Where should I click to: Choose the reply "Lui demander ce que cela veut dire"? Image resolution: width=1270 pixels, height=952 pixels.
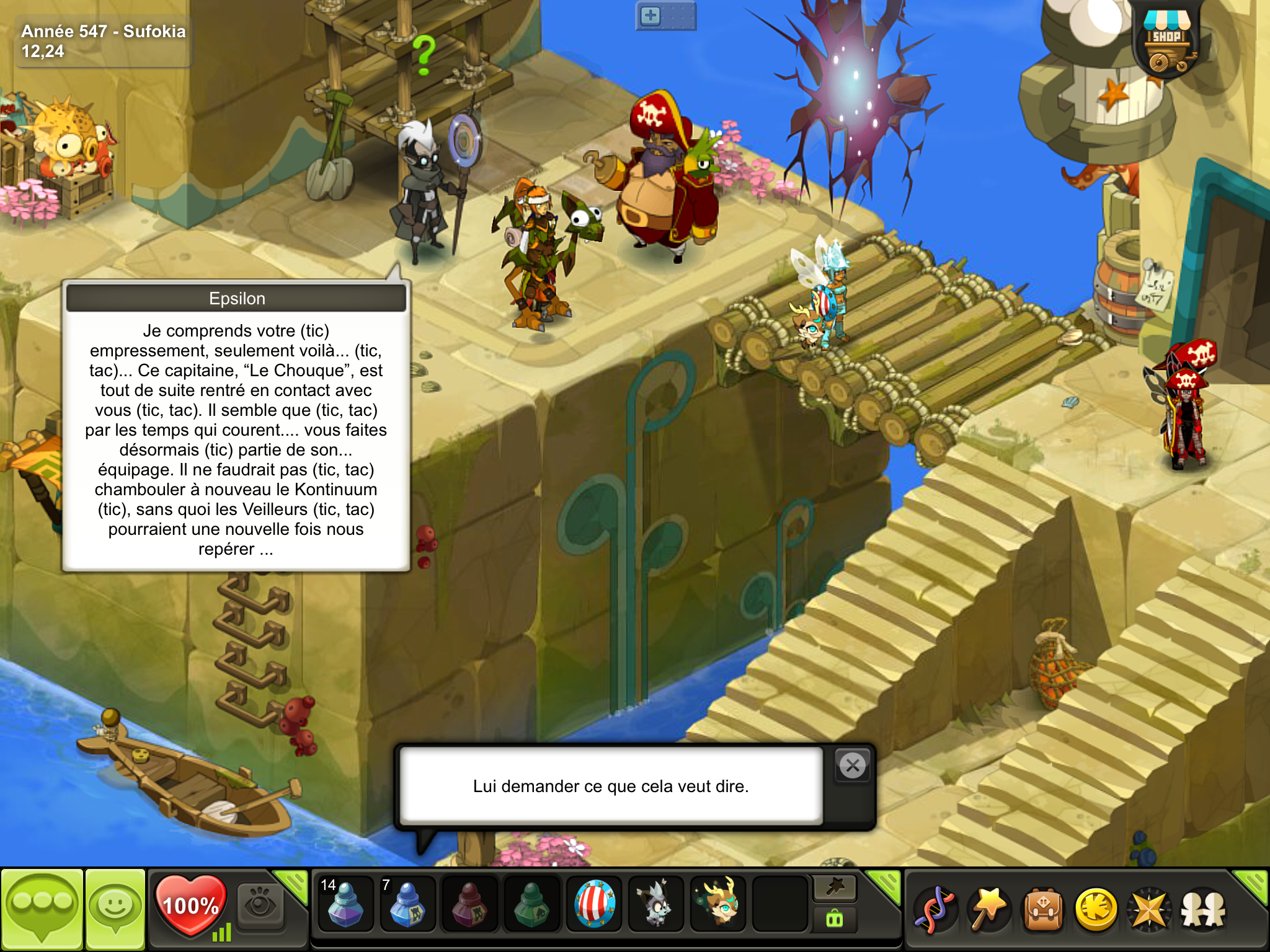point(611,786)
